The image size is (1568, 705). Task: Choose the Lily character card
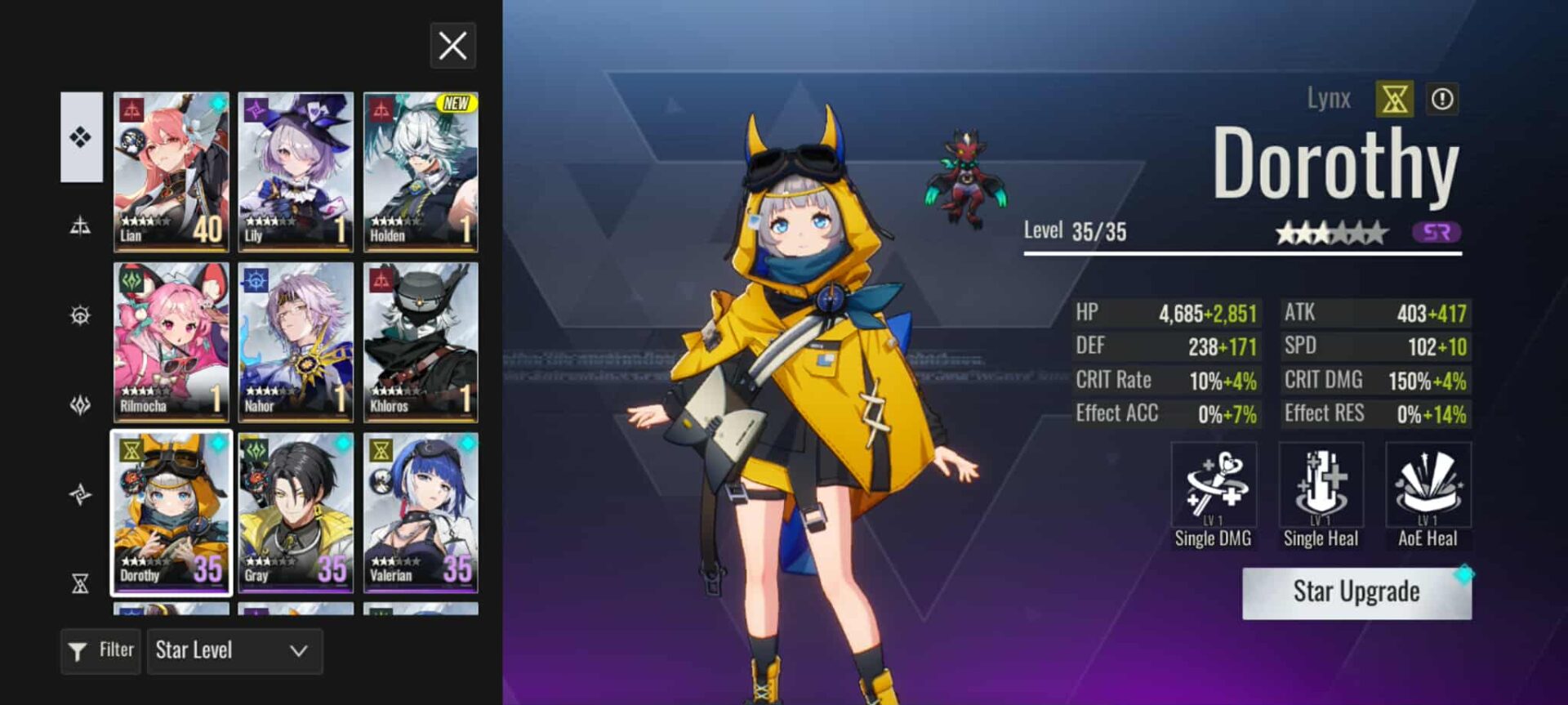point(296,172)
